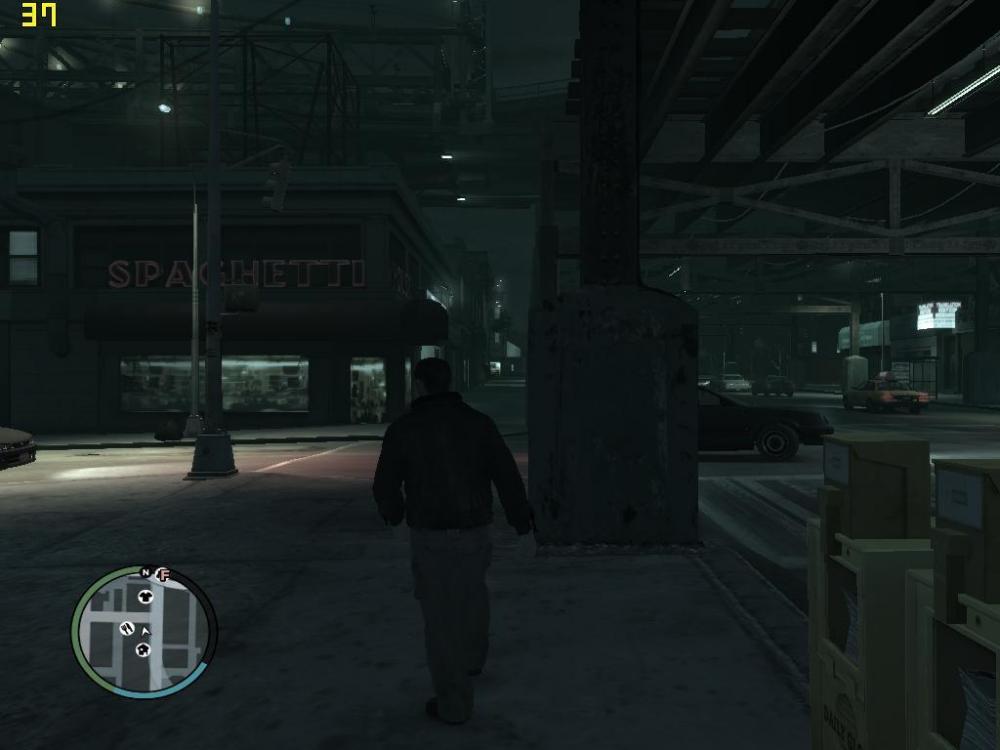Select the pink F mission marker

coord(164,575)
